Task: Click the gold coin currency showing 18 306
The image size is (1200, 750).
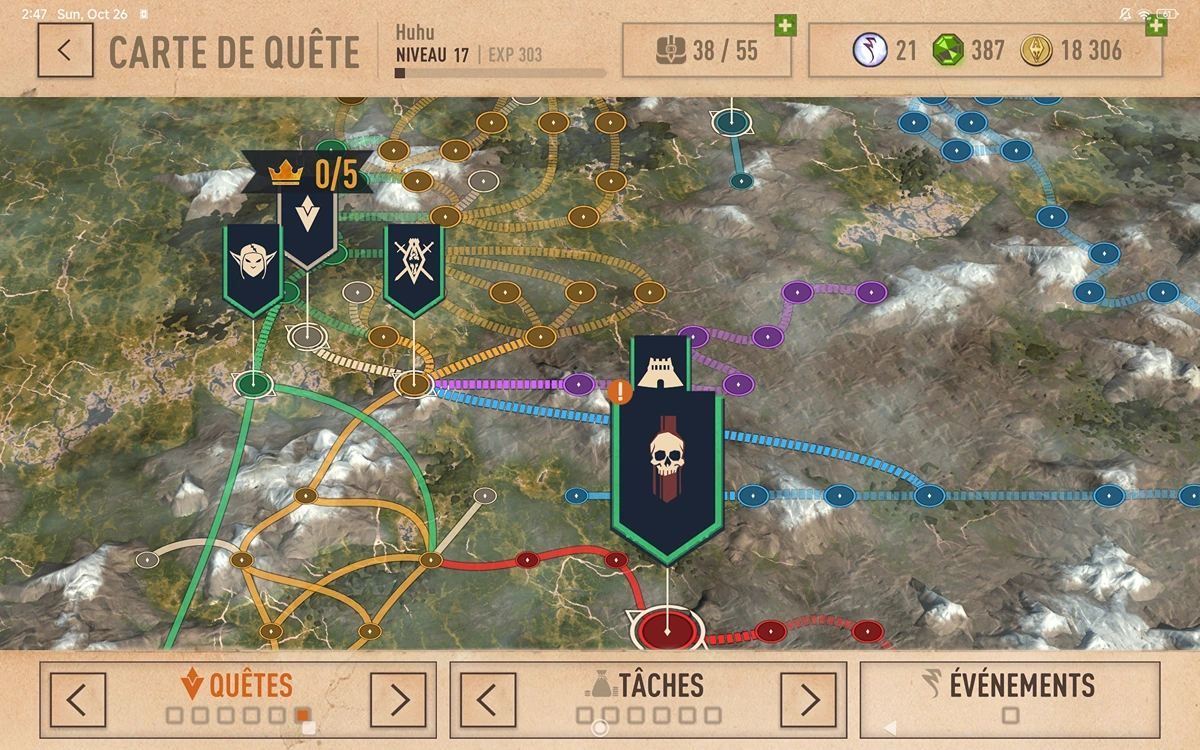Action: 1072,50
